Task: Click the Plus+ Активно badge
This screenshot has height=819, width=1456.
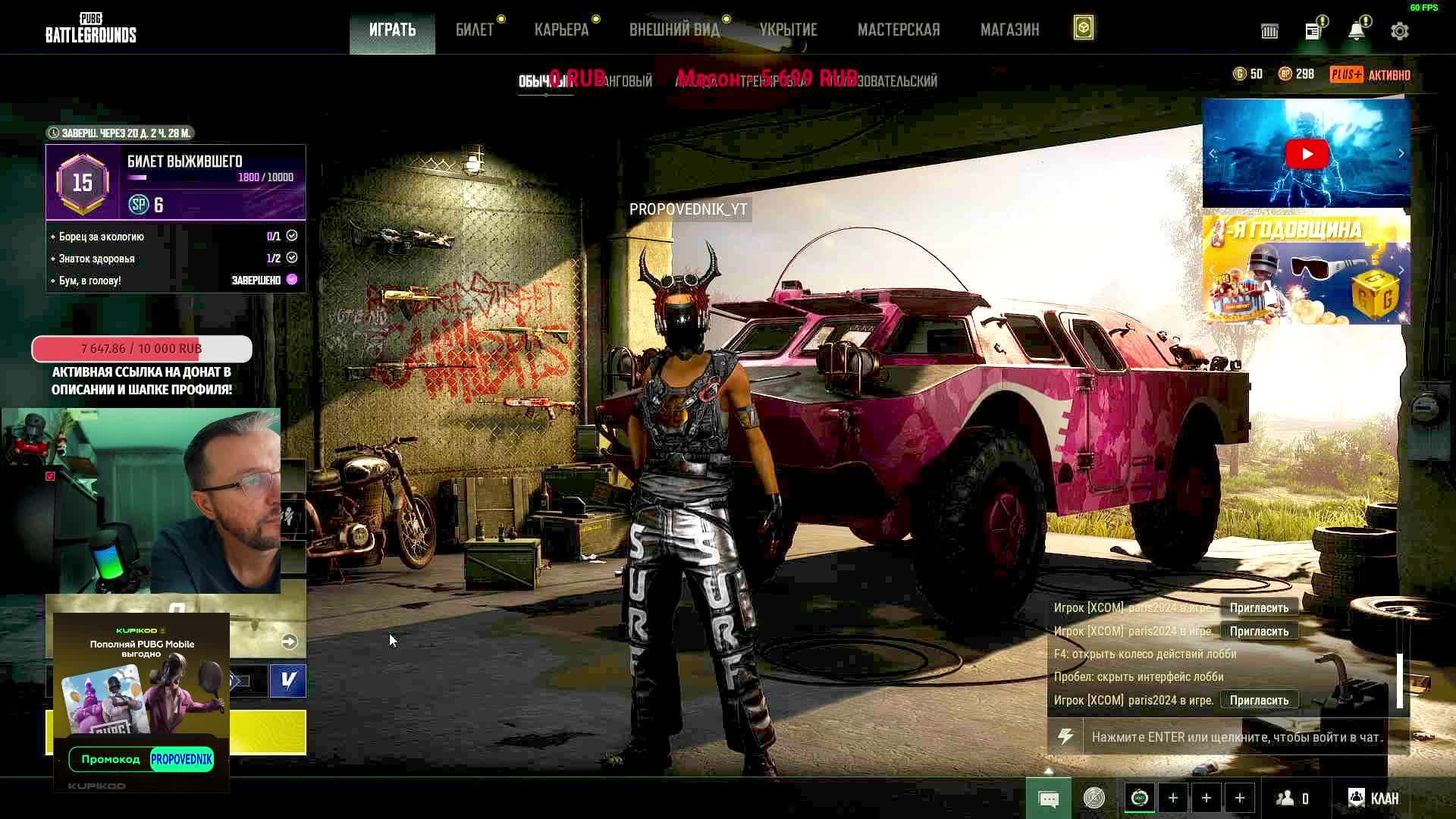Action: tap(1370, 74)
